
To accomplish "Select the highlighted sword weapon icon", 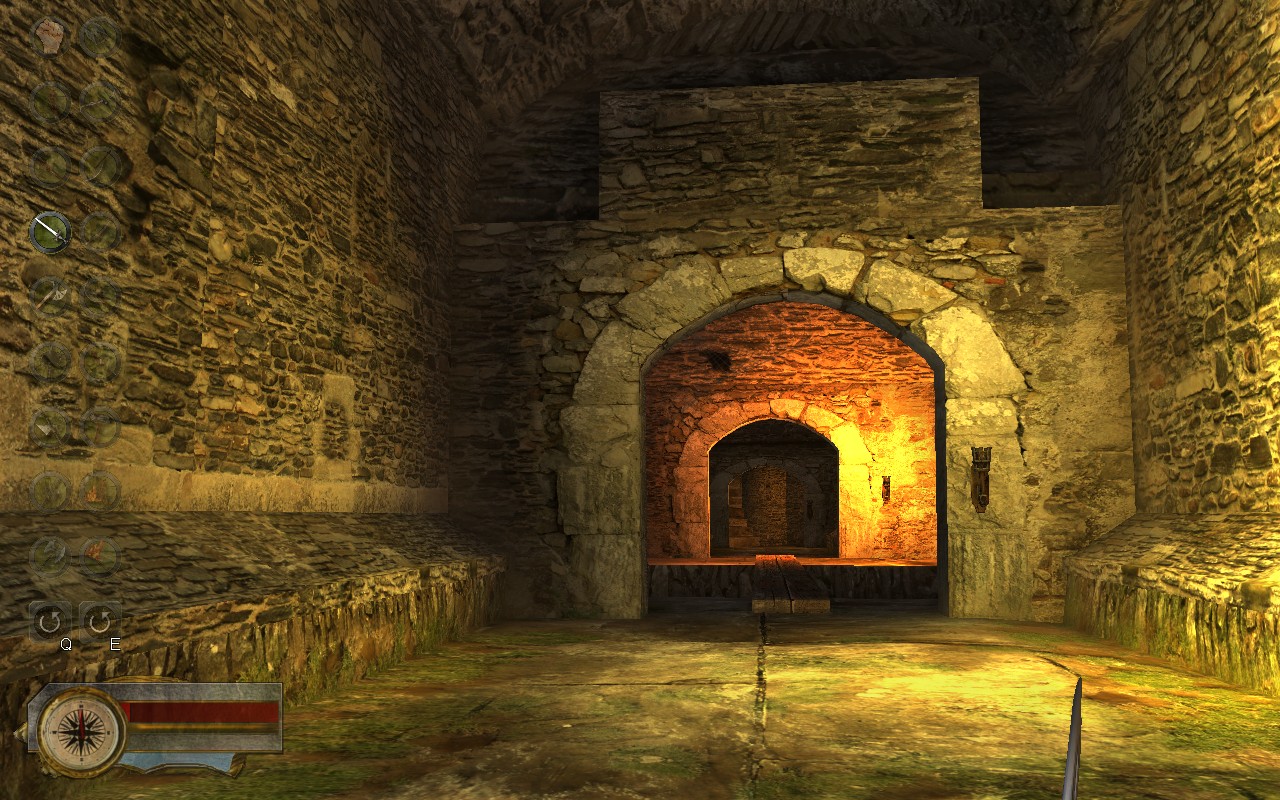I will pyautogui.click(x=49, y=232).
